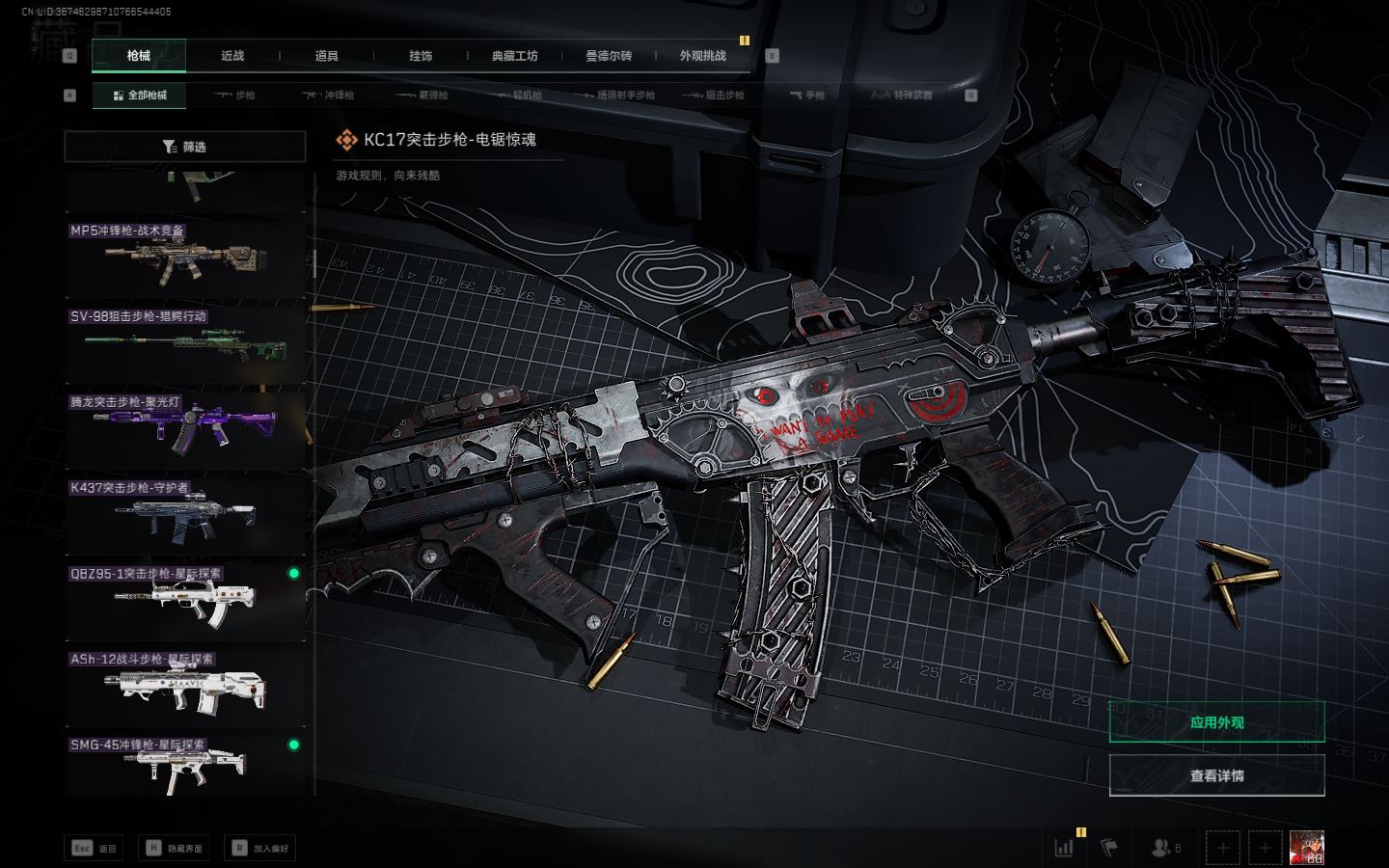Choose the SV-98狙击步枪 skin
The height and width of the screenshot is (868, 1389).
tap(184, 343)
